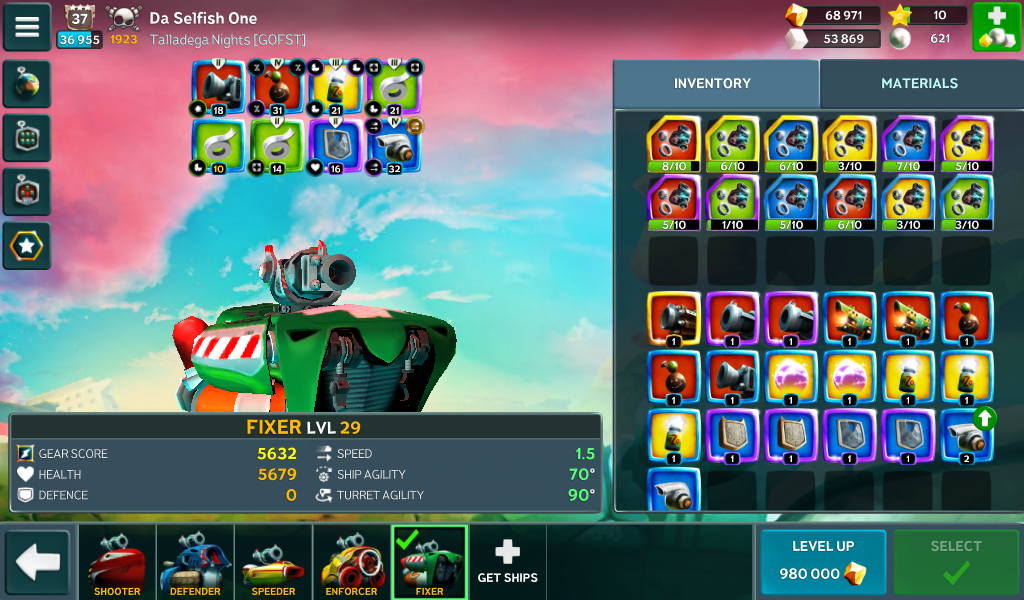
Task: Click the inventory camera item with upgrade arrow
Action: point(966,436)
